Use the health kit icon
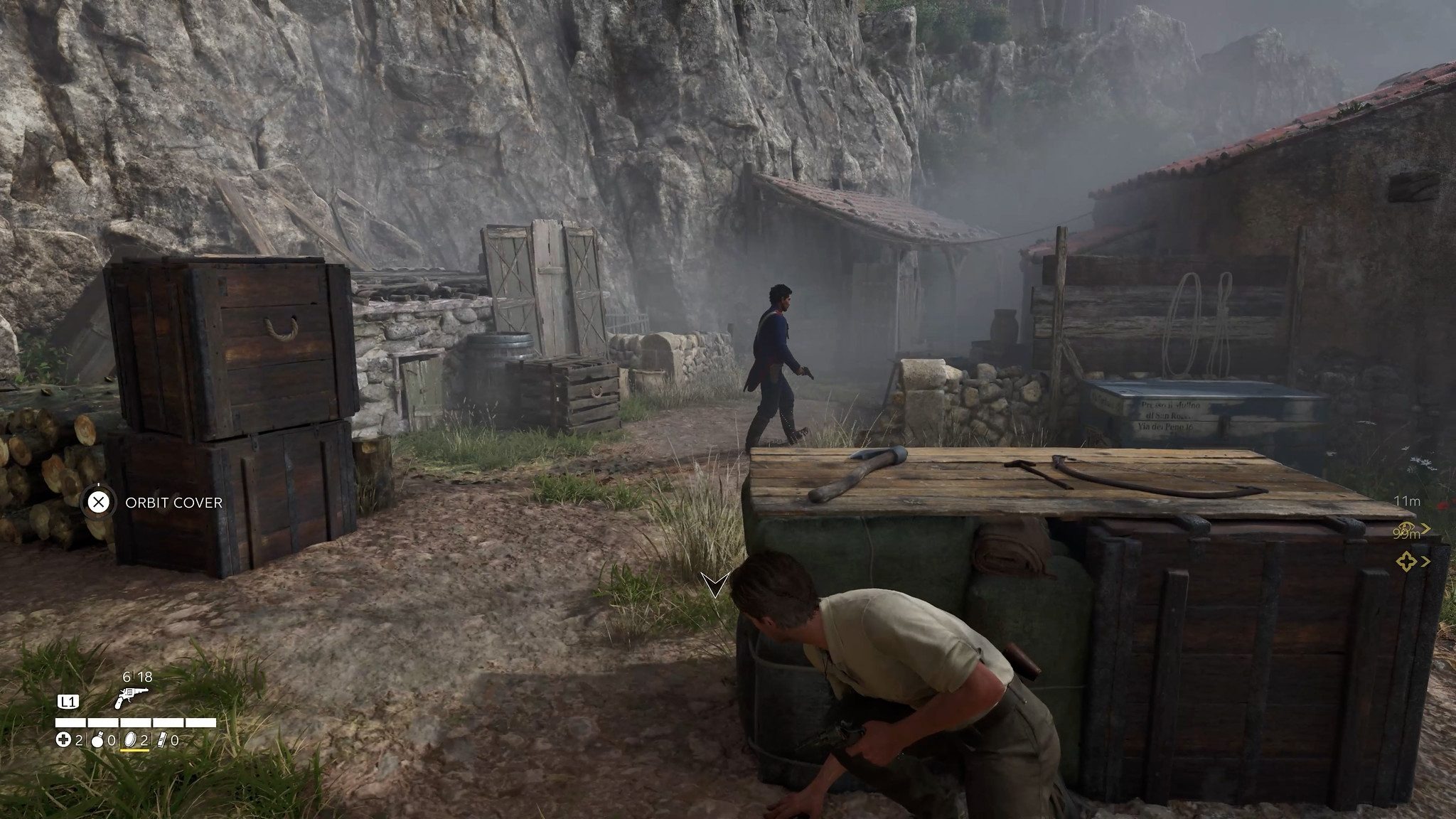The width and height of the screenshot is (1456, 819). pyautogui.click(x=63, y=741)
